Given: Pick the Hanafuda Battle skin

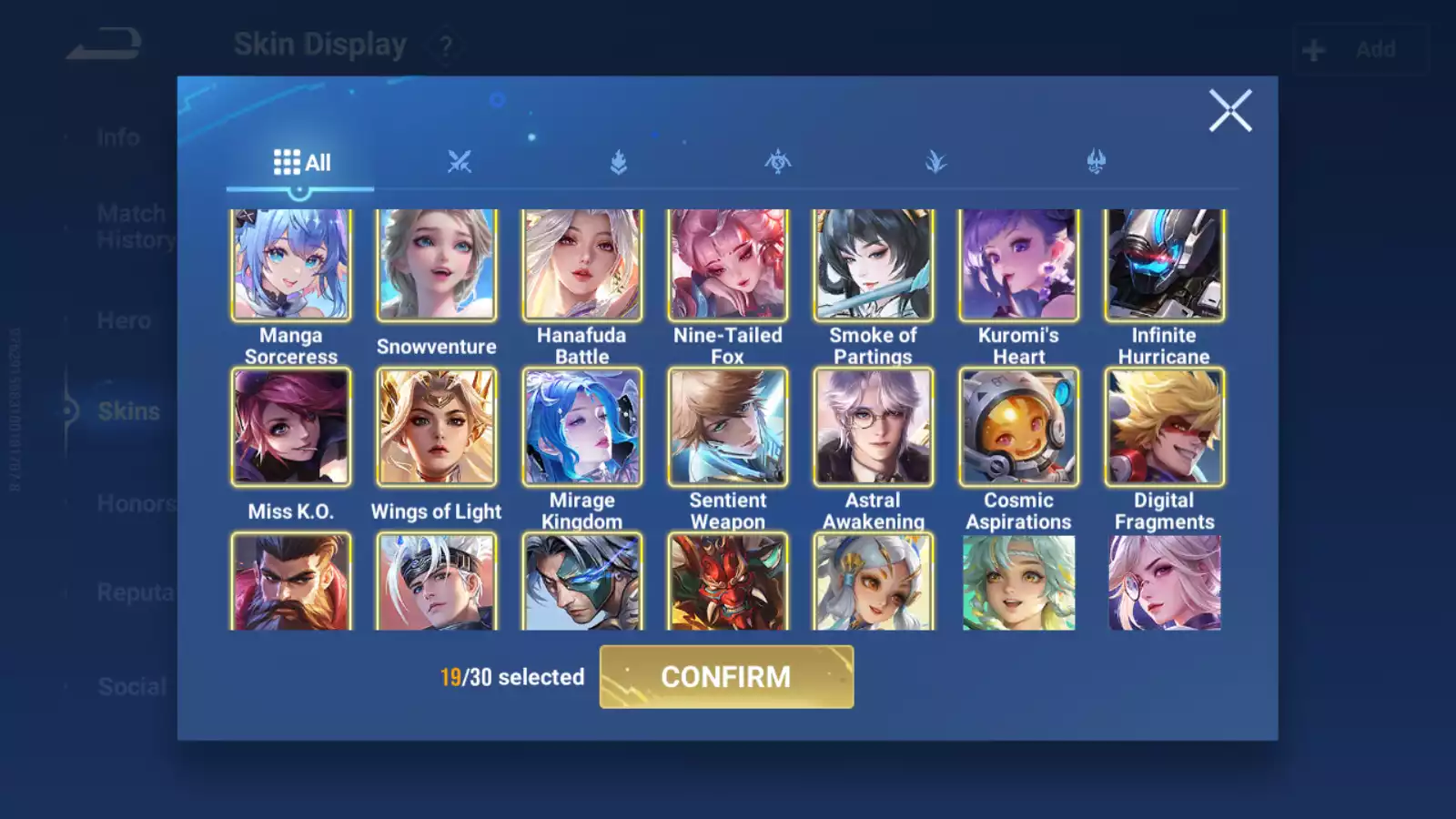Looking at the screenshot, I should tap(582, 265).
